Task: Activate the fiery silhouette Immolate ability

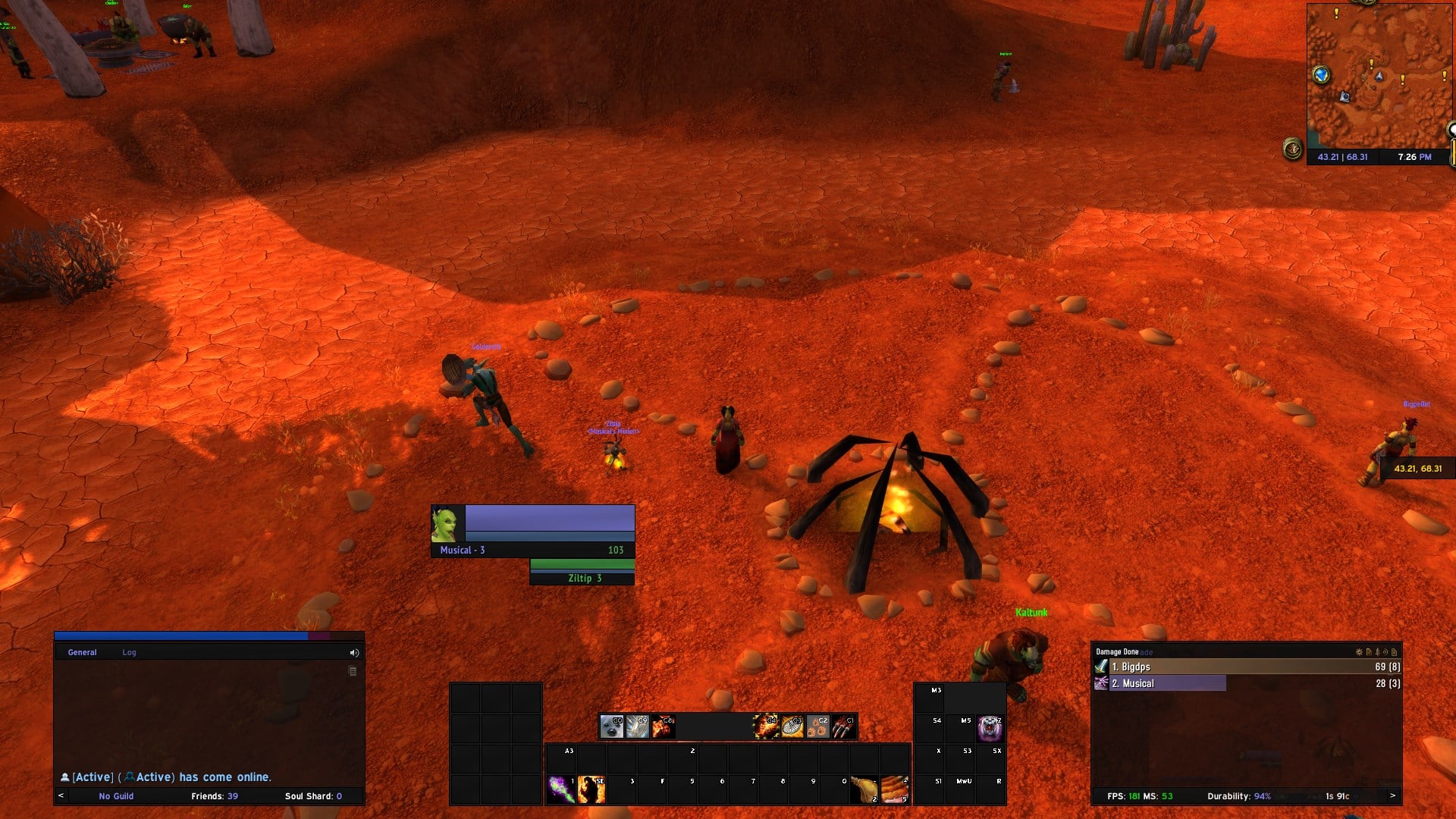Action: 591,789
